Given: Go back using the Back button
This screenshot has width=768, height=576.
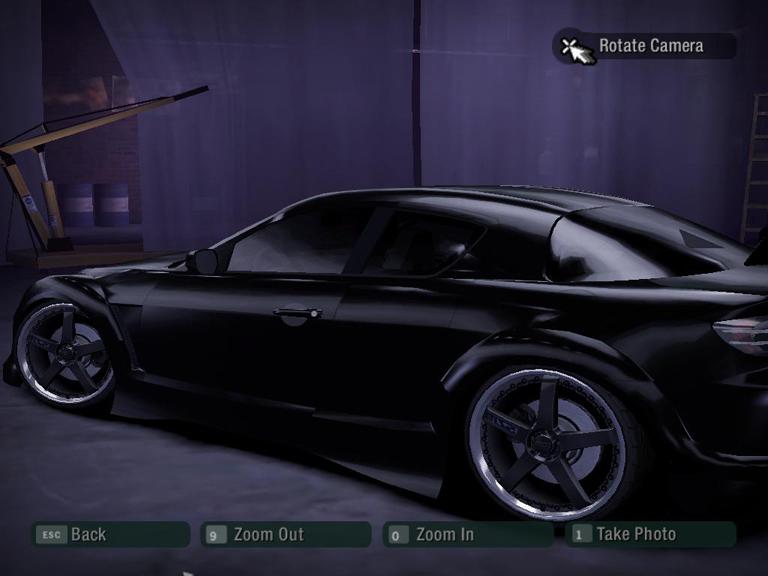Looking at the screenshot, I should [108, 535].
